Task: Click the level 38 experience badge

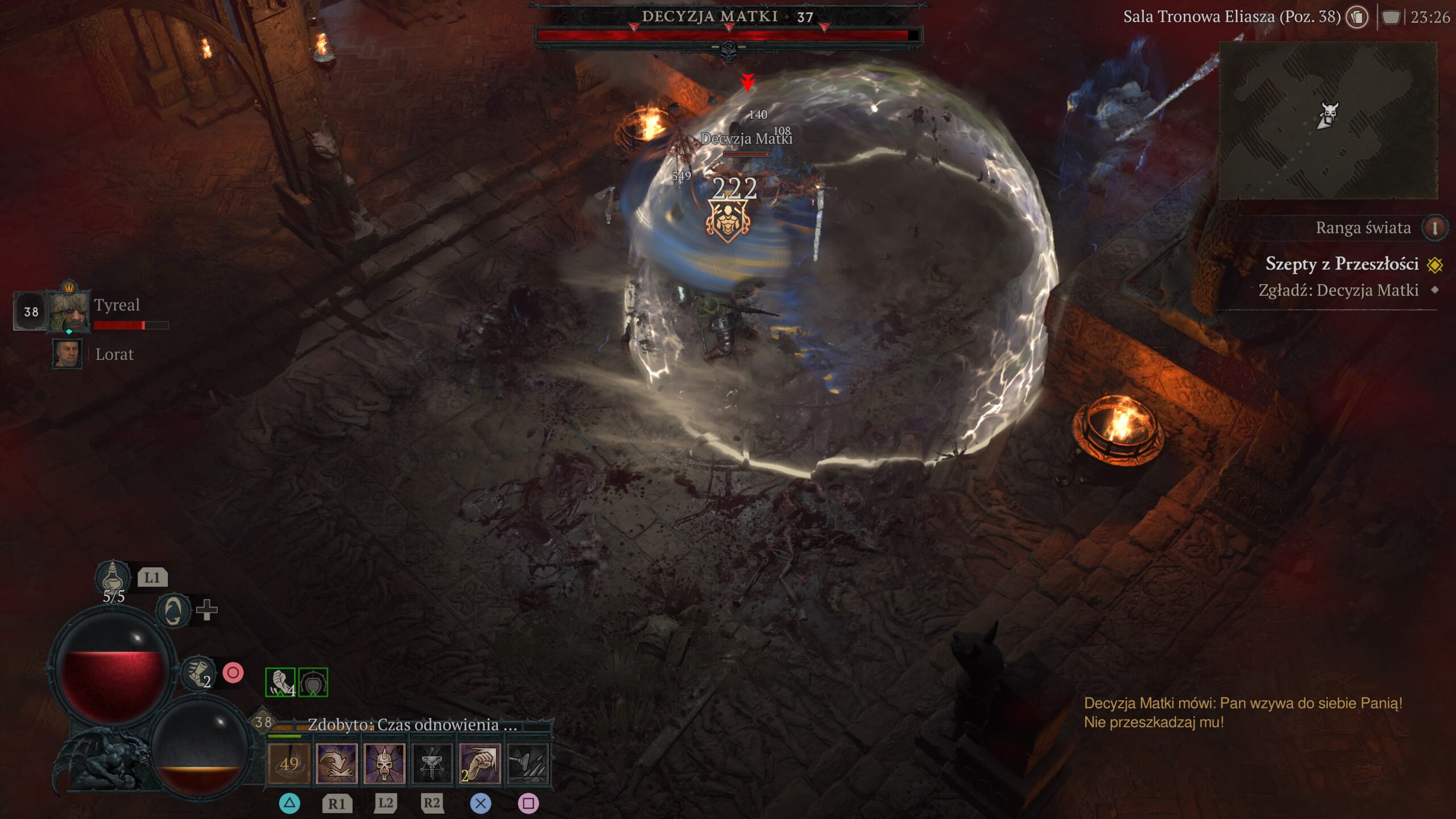Action: click(263, 722)
